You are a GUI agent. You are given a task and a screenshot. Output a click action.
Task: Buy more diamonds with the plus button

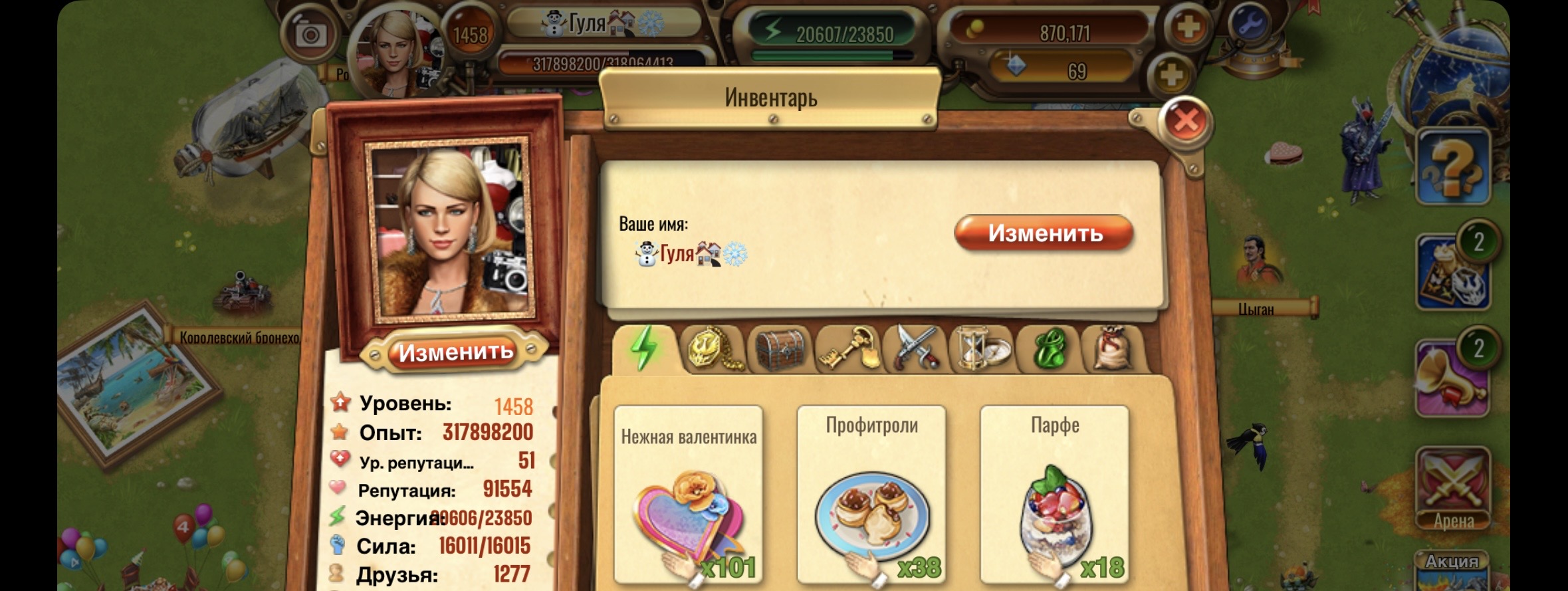pos(1171,74)
